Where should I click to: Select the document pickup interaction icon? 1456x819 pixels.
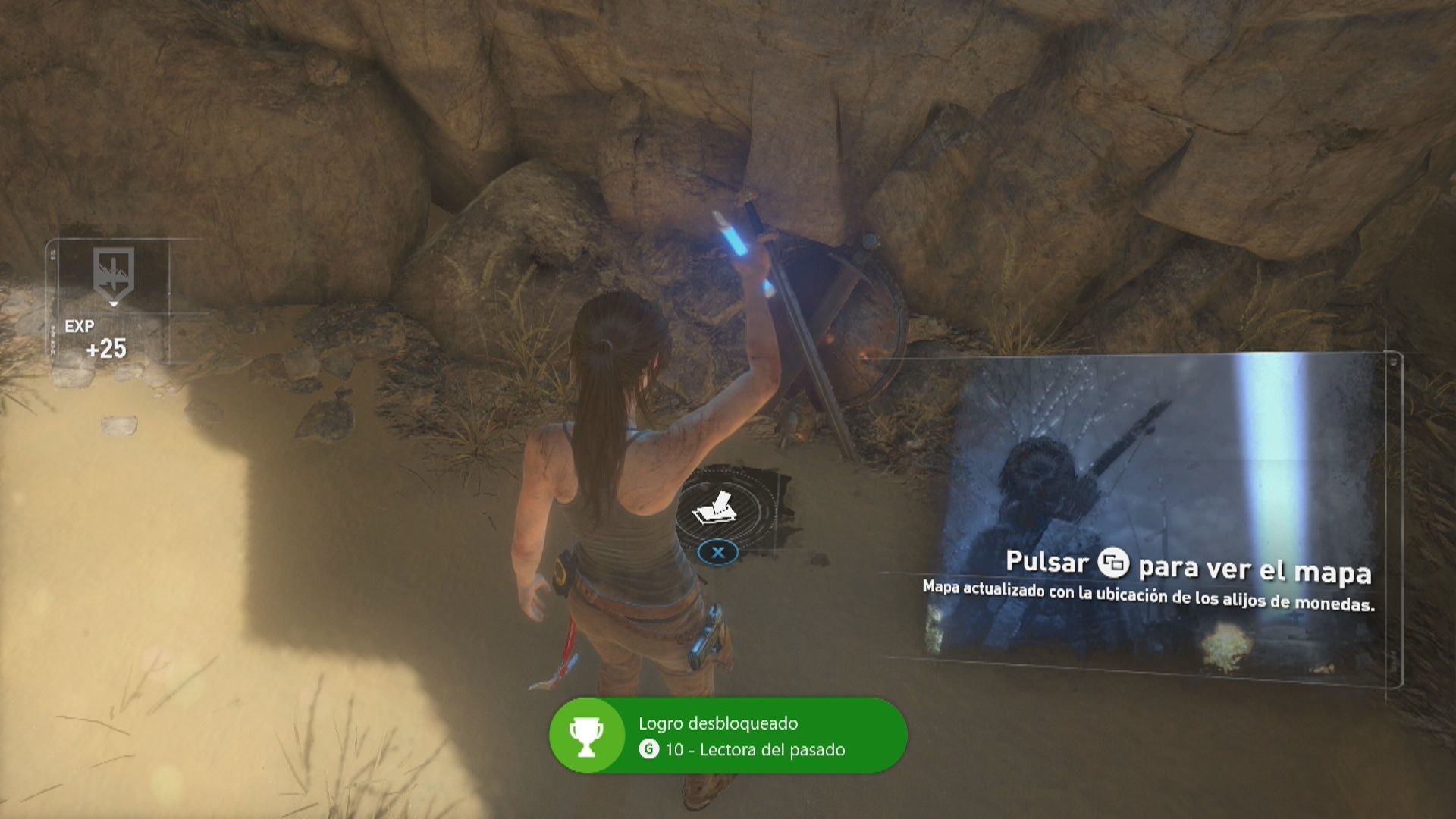[715, 509]
